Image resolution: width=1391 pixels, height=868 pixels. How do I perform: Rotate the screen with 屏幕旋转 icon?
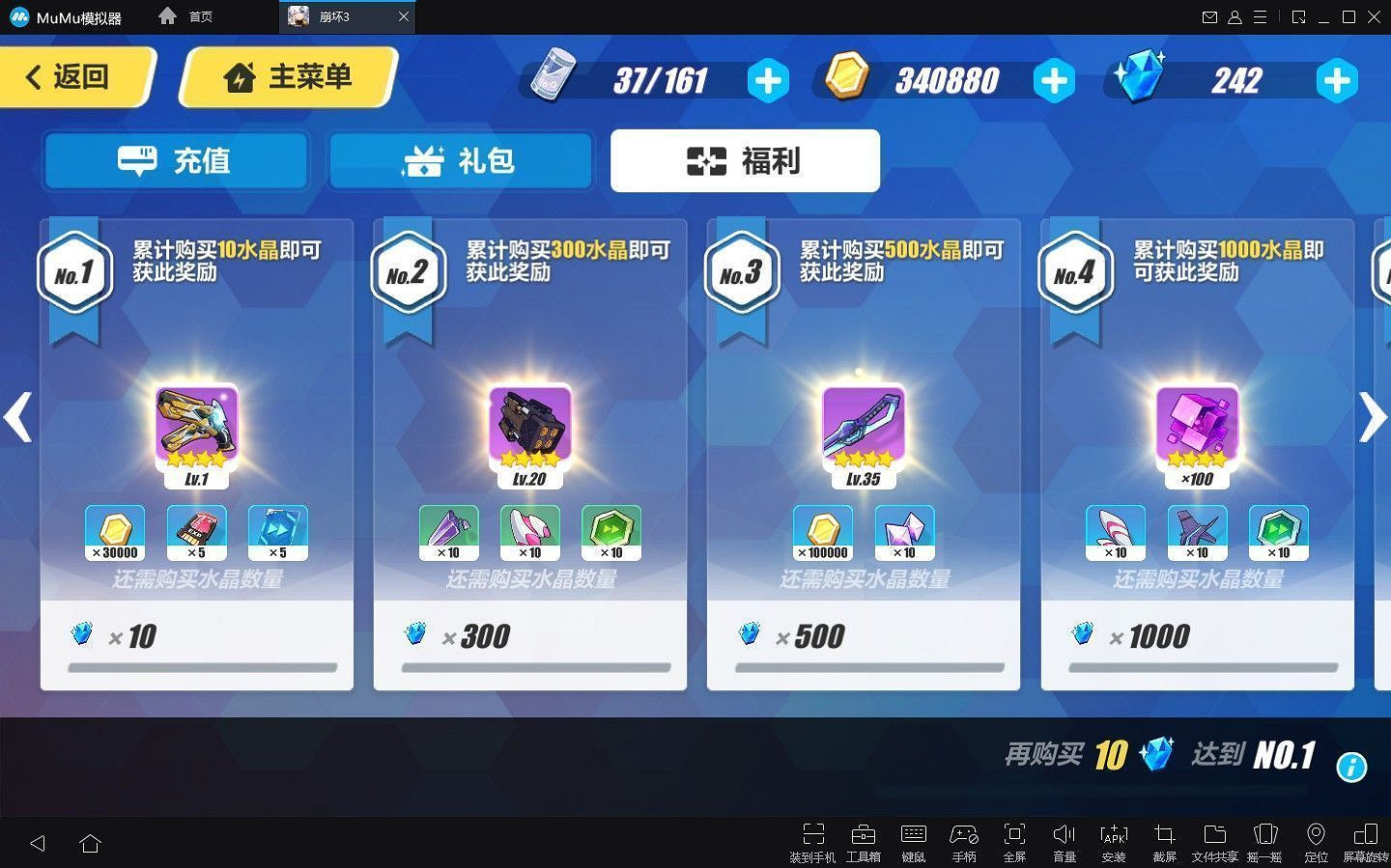tap(1366, 838)
